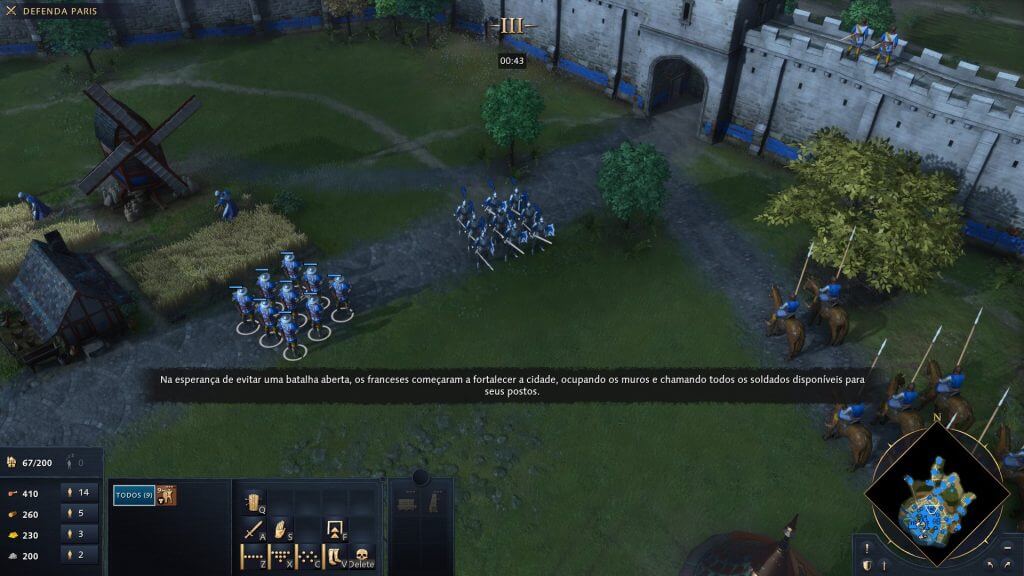Select the TODOS (9) group tab

click(134, 495)
